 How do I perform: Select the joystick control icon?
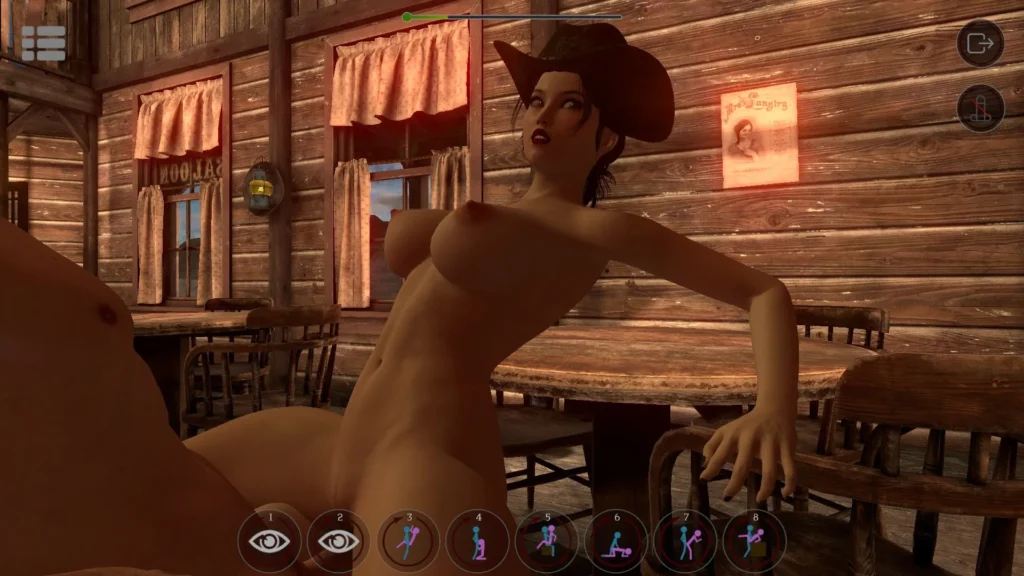[980, 108]
